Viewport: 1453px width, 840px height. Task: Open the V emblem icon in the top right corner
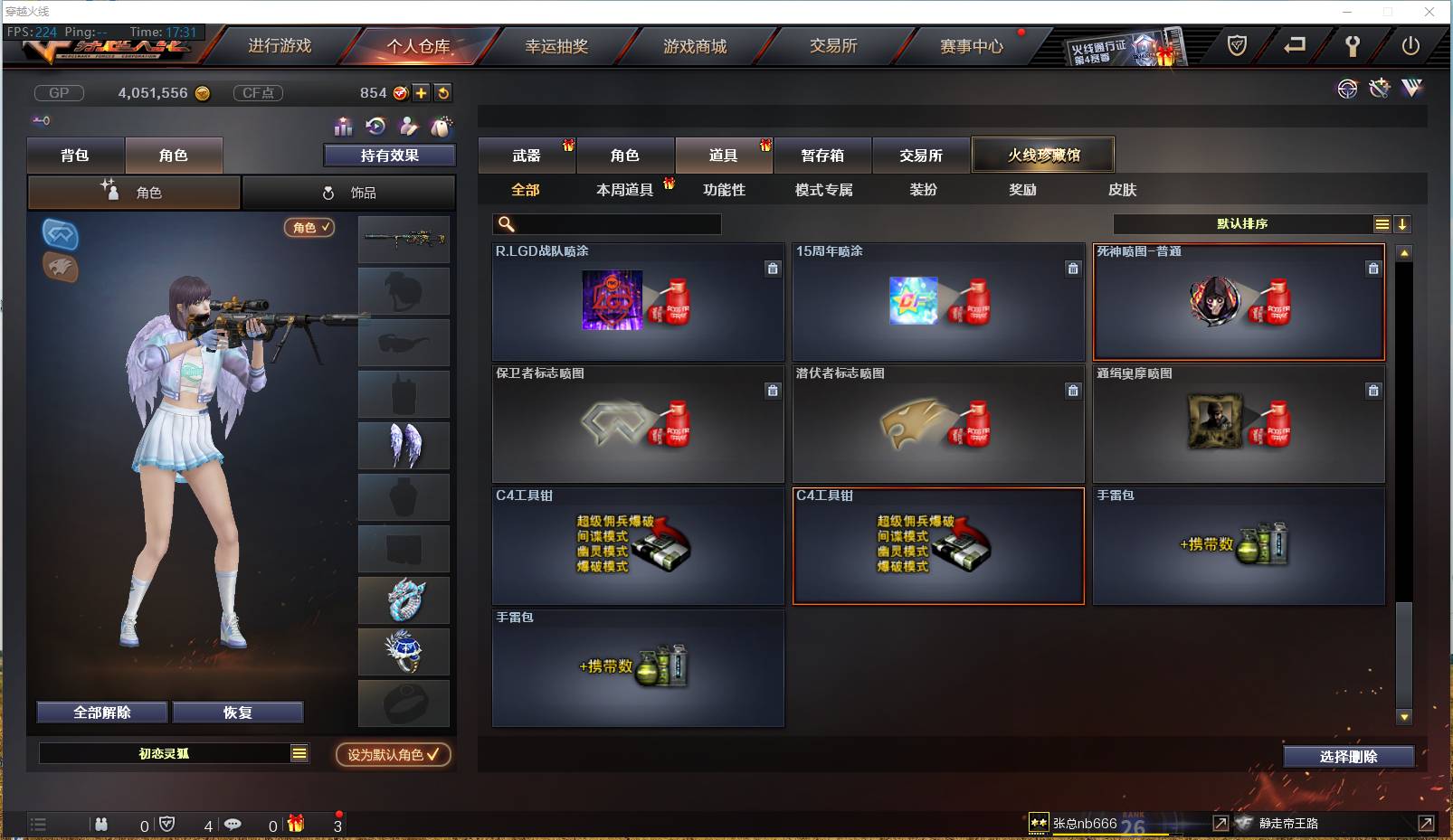1410,89
